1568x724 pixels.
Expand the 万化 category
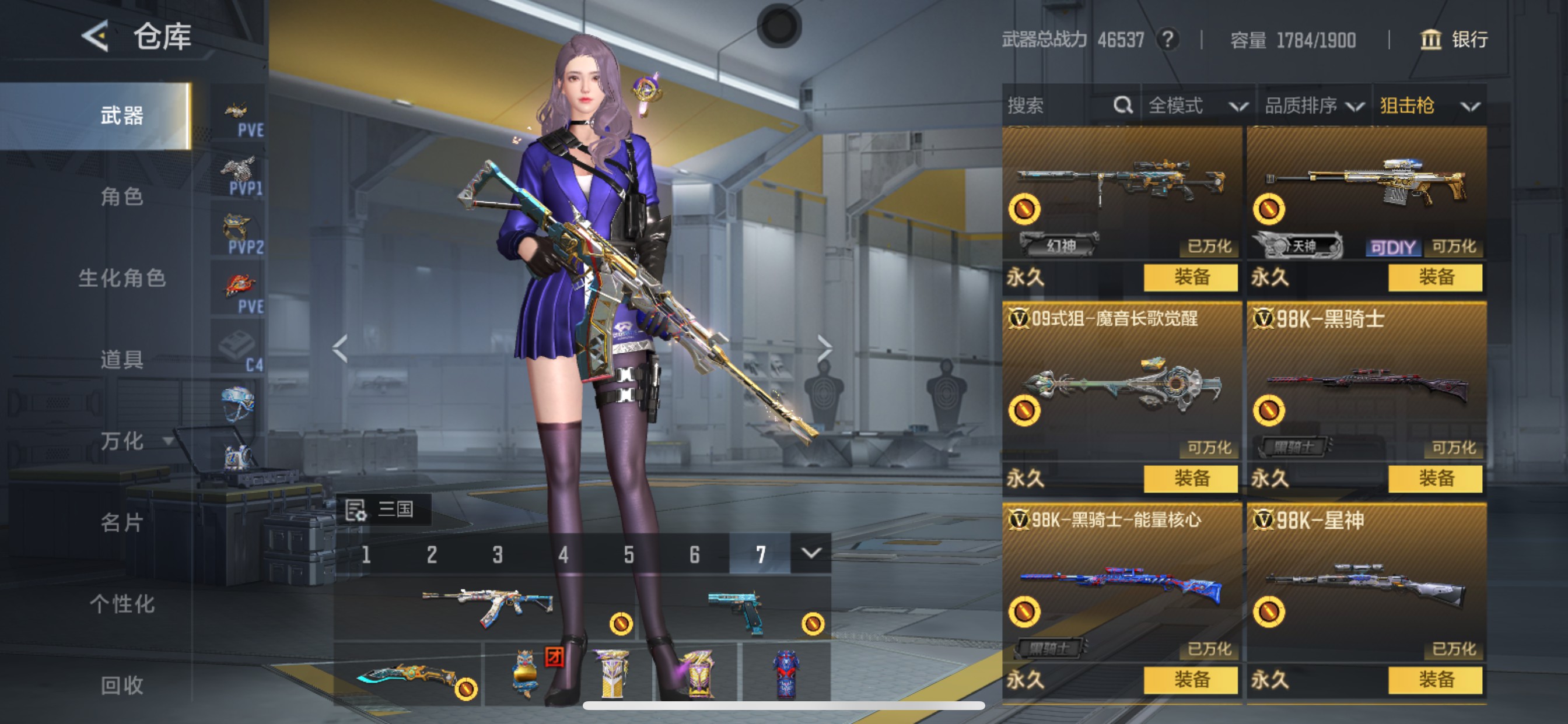coord(134,441)
